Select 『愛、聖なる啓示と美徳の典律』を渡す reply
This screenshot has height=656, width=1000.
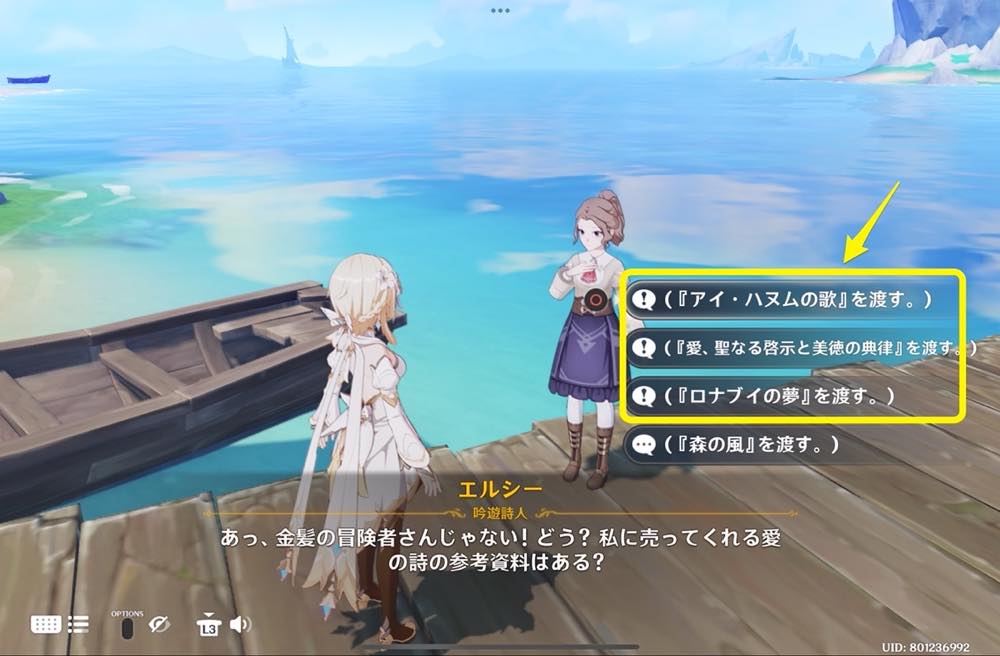pos(800,347)
